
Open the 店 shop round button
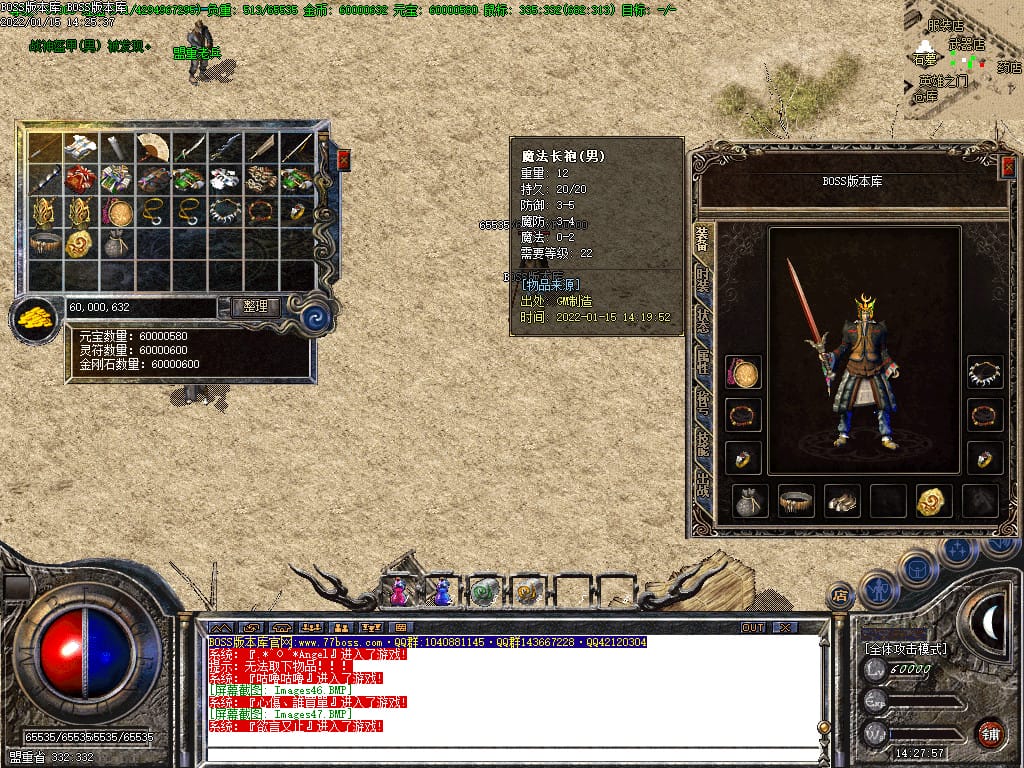pyautogui.click(x=840, y=597)
